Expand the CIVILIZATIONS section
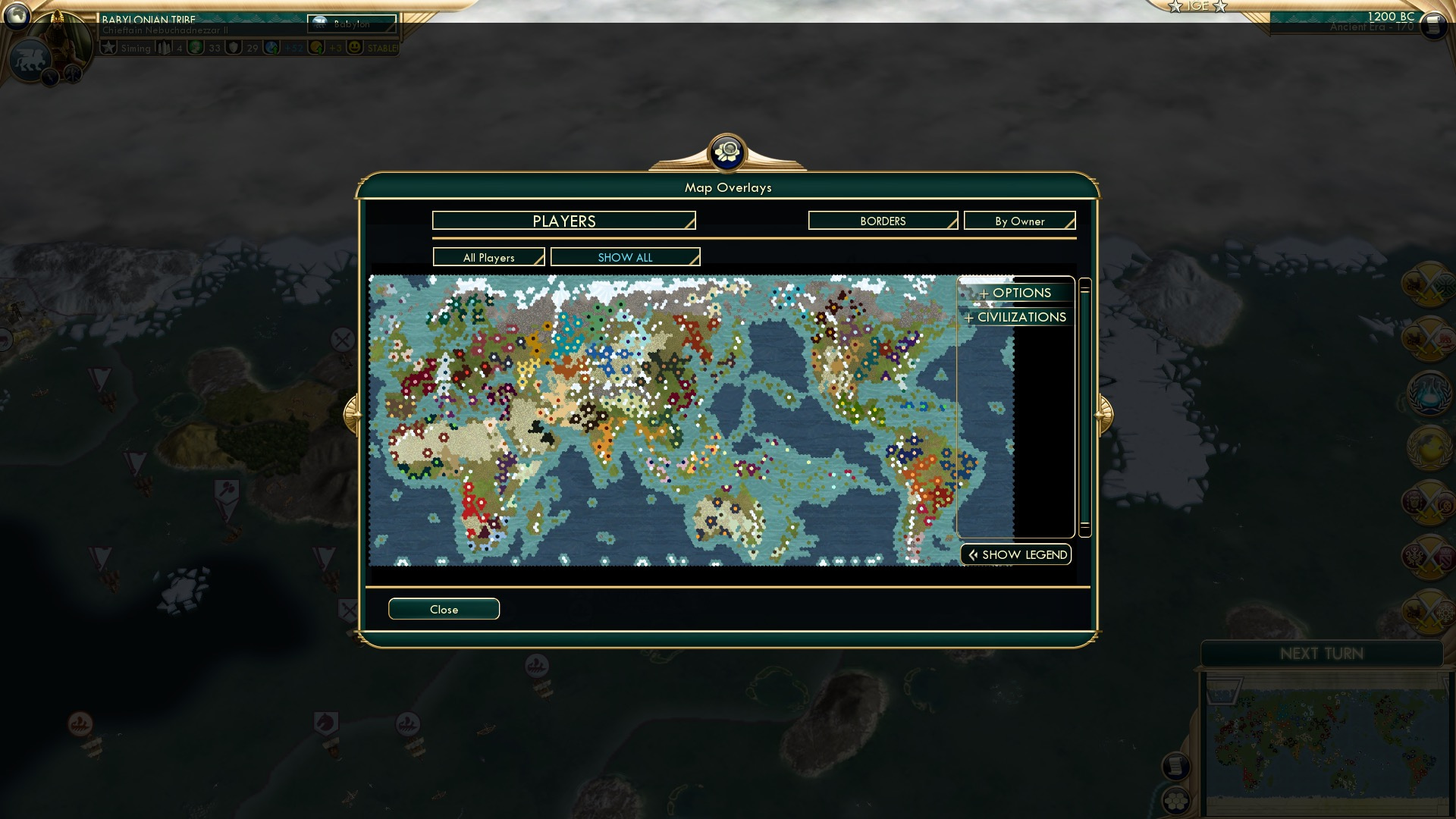This screenshot has width=1456, height=819. (1016, 317)
